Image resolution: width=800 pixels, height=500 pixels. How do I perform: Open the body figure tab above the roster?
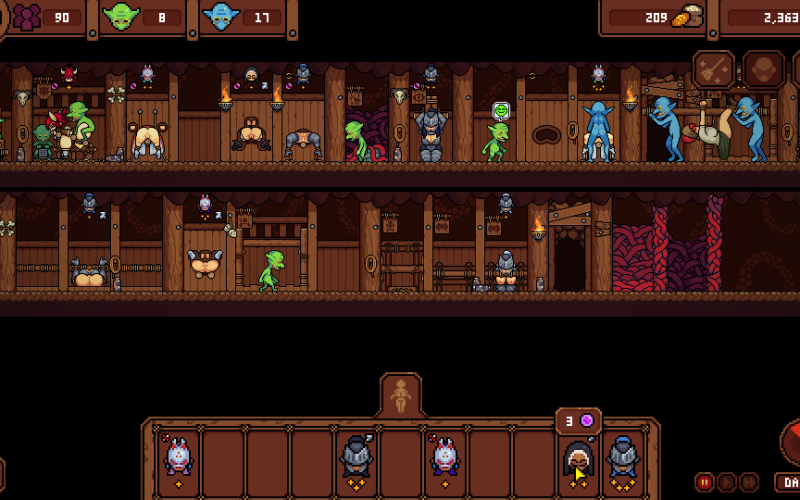(x=401, y=396)
